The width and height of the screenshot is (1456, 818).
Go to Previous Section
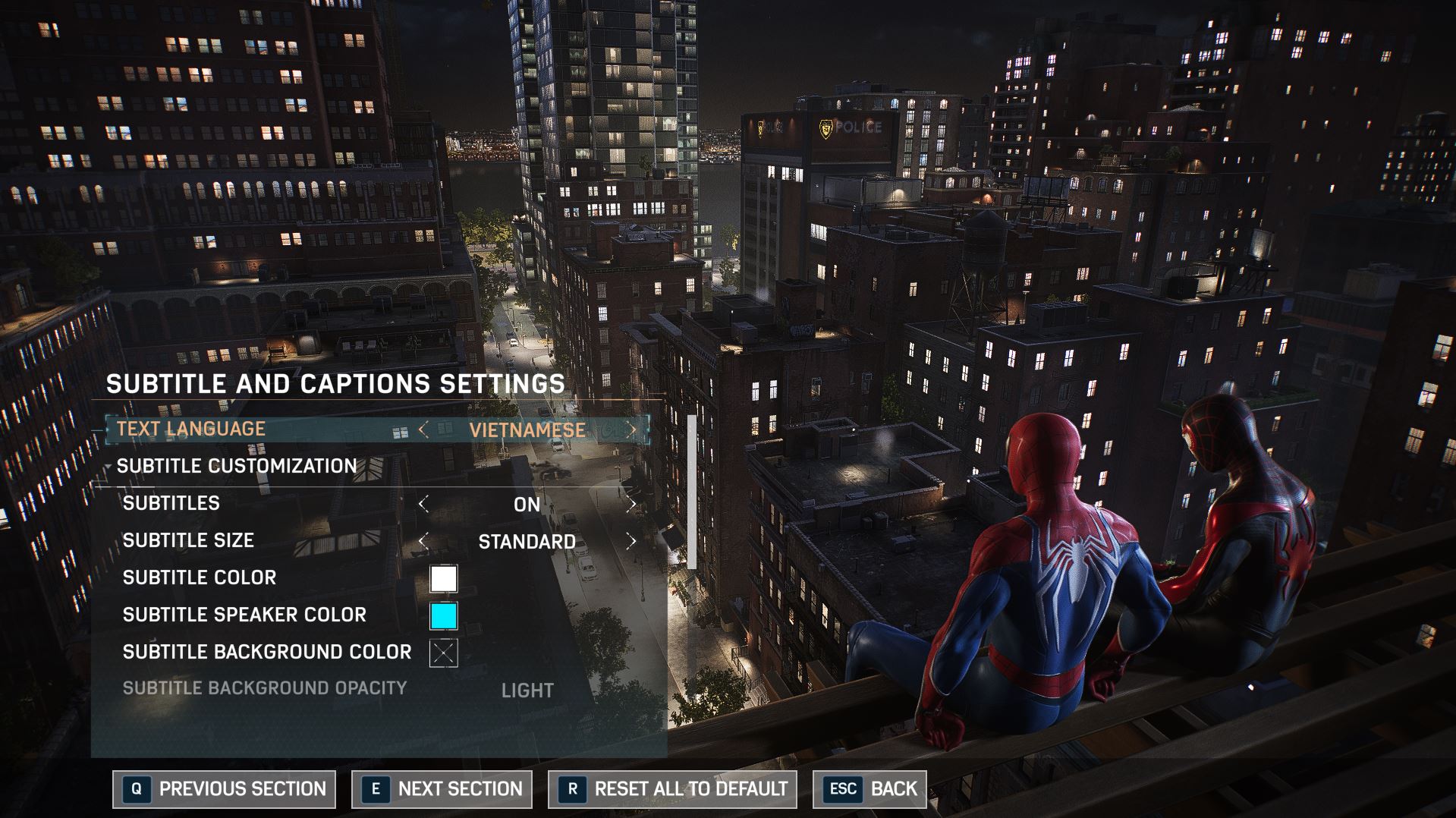tap(225, 789)
